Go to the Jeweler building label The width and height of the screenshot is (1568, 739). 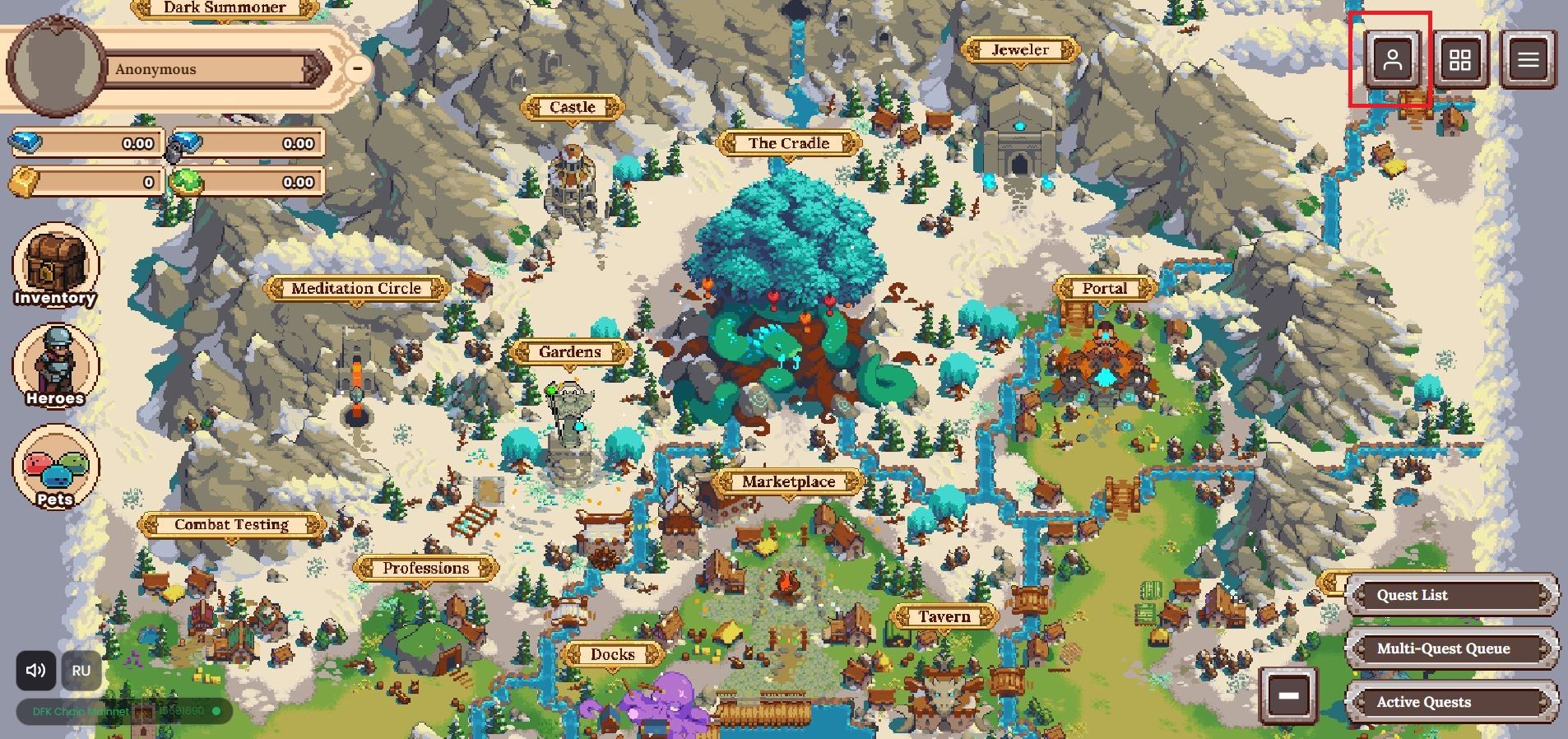(x=1019, y=50)
